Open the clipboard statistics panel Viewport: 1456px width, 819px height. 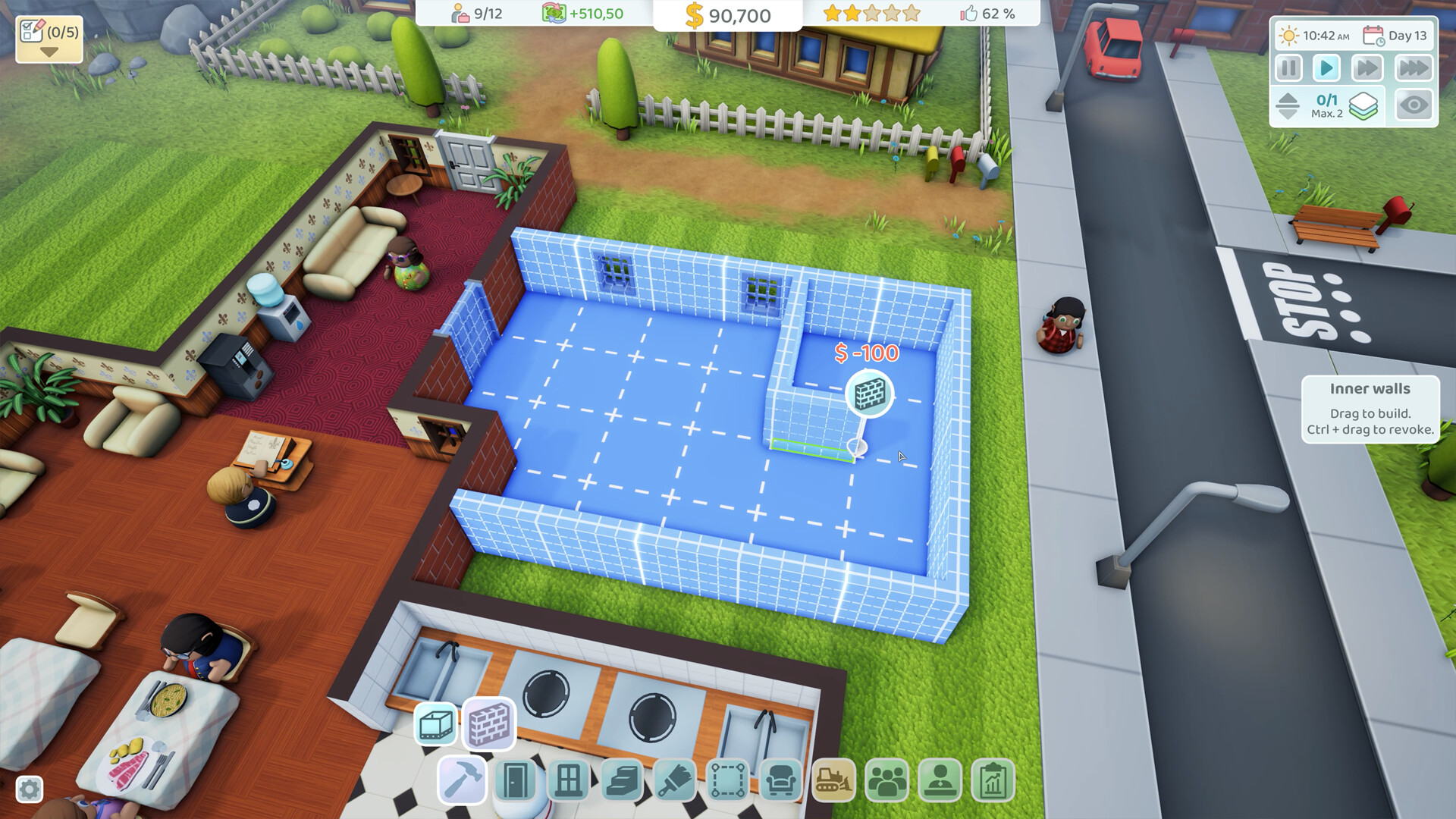click(993, 780)
